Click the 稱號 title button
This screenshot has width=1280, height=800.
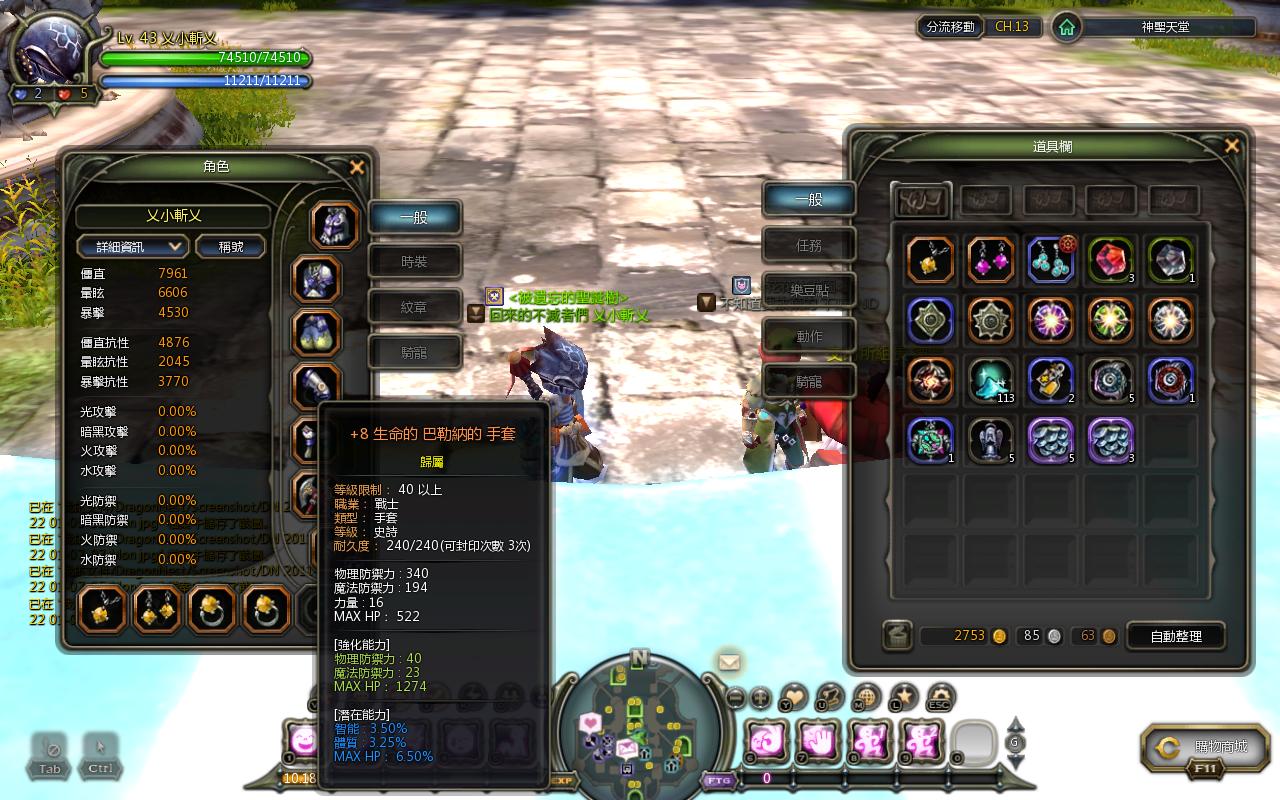[230, 246]
